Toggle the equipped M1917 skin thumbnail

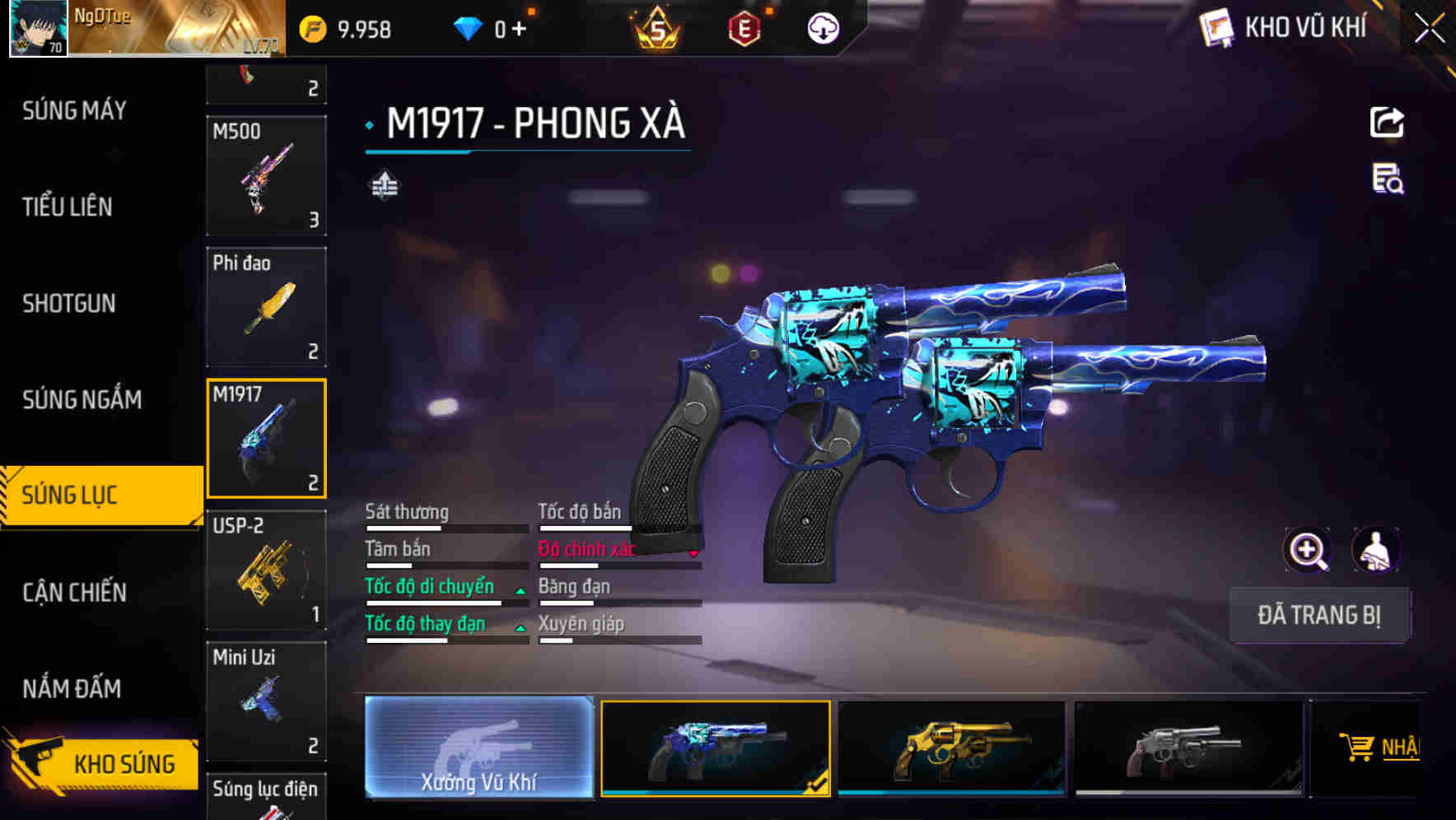tap(715, 748)
